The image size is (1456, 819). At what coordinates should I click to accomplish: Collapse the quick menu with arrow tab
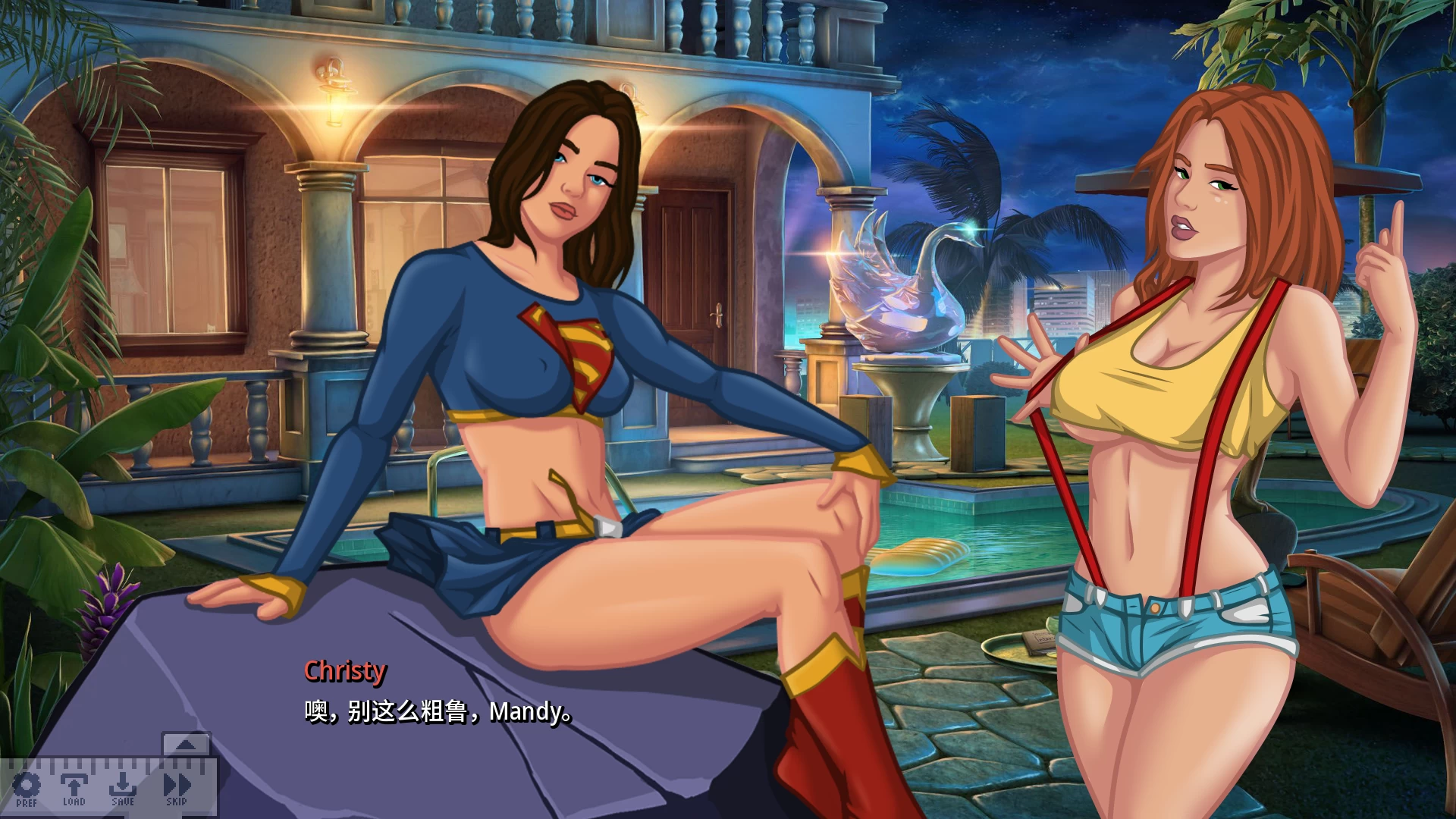[186, 744]
